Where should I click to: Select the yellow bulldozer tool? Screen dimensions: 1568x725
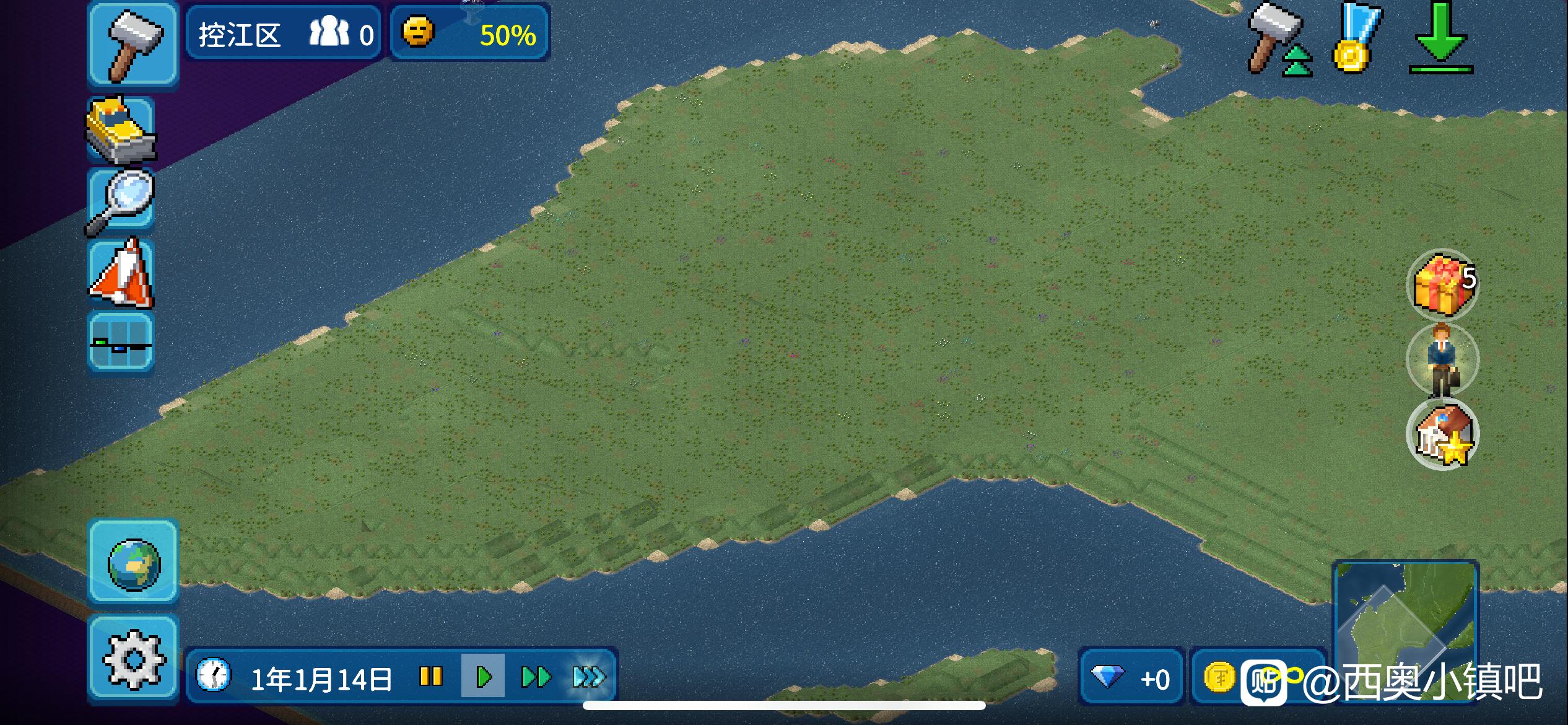point(121,130)
